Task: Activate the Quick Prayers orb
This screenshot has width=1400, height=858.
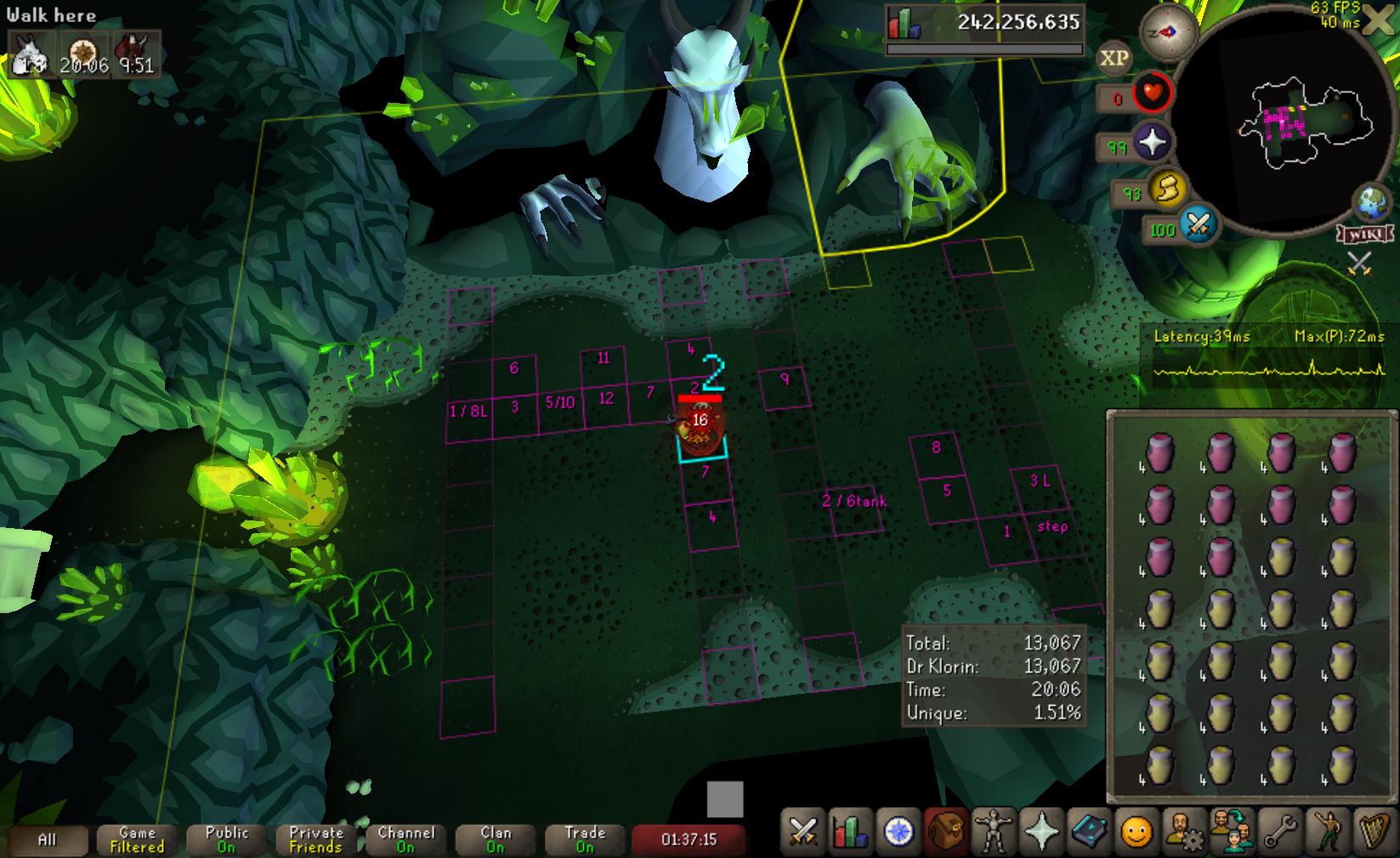Action: (x=1152, y=142)
